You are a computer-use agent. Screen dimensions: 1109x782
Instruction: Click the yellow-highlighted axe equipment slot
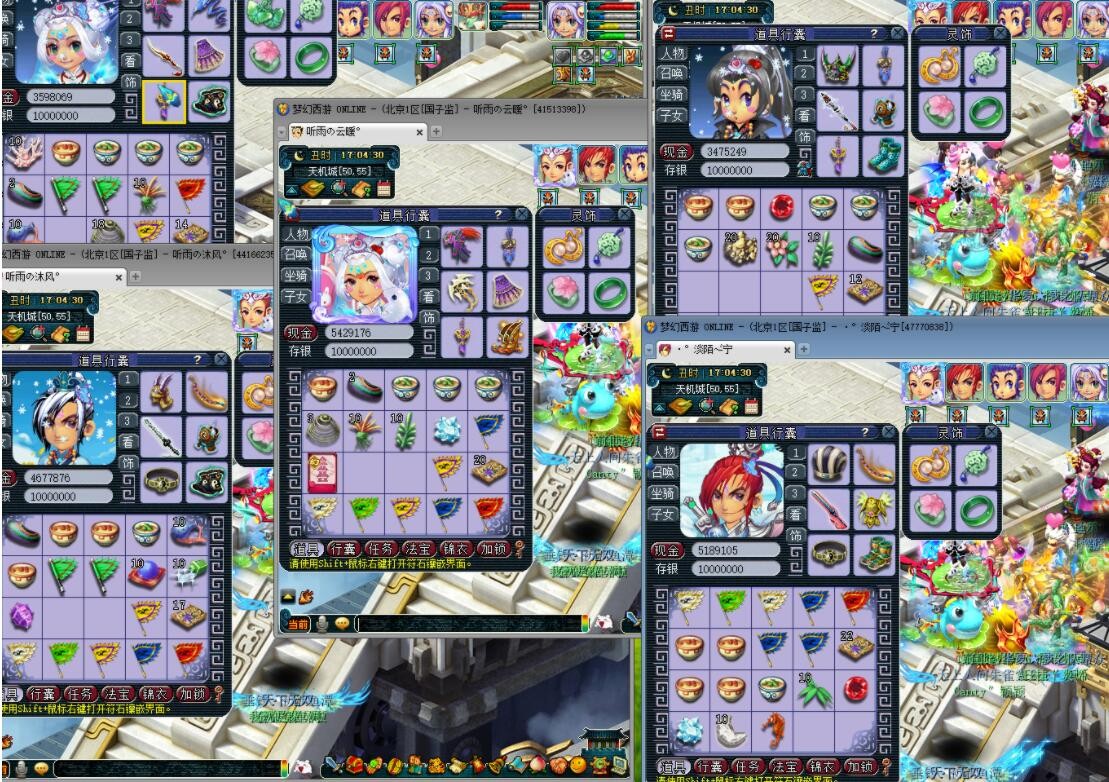point(164,100)
